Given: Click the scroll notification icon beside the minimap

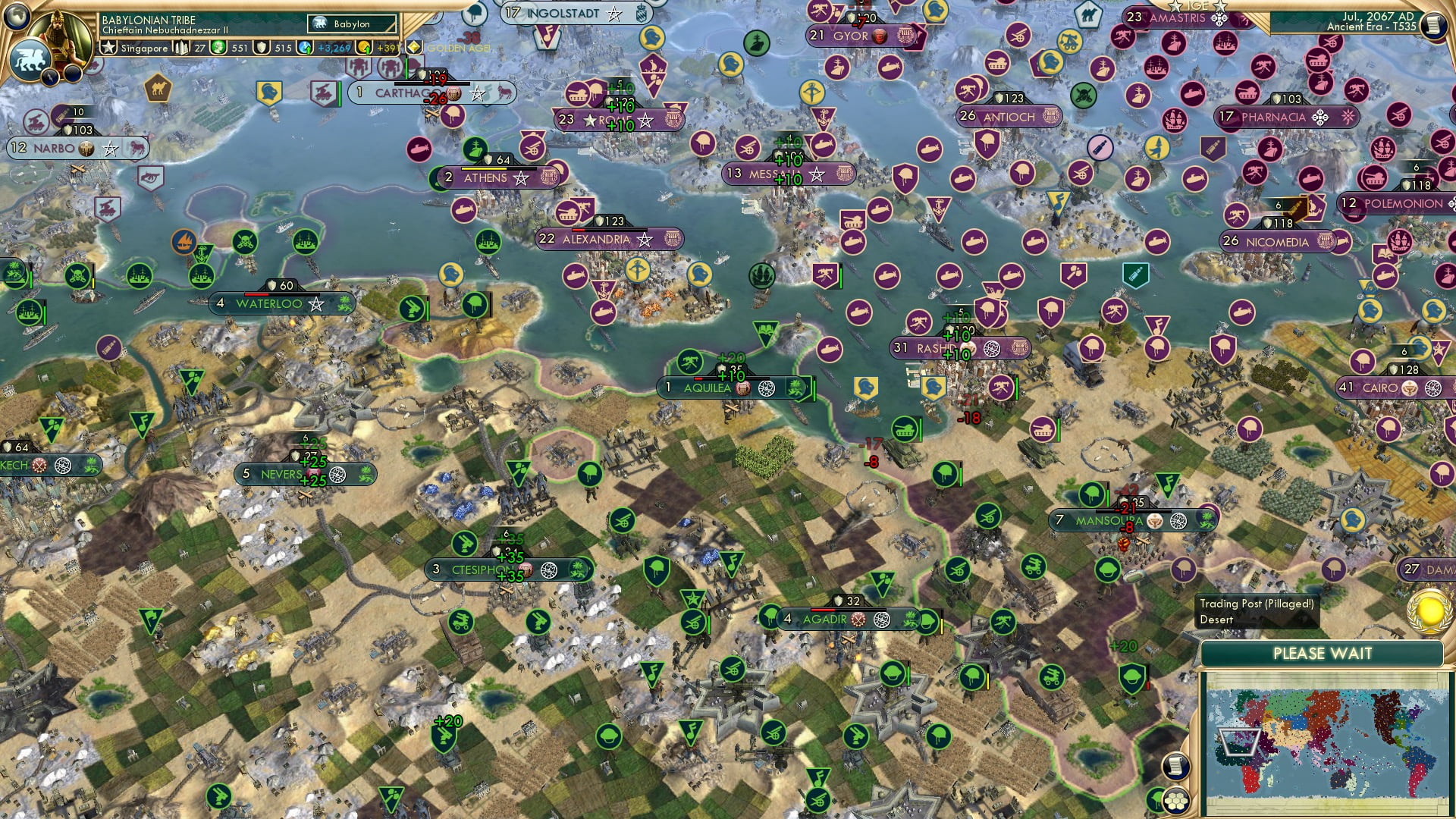Looking at the screenshot, I should pyautogui.click(x=1175, y=766).
